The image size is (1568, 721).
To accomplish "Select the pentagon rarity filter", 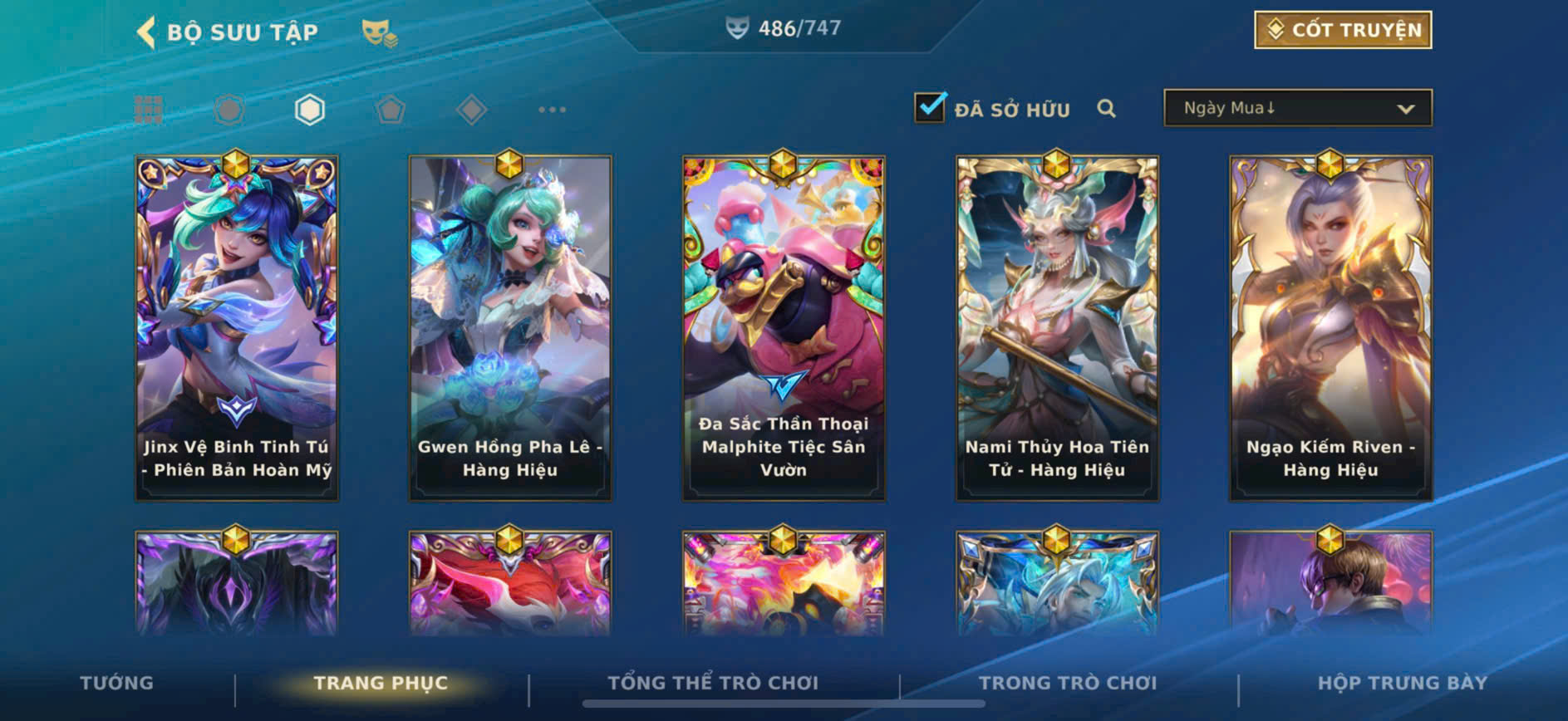I will click(390, 110).
